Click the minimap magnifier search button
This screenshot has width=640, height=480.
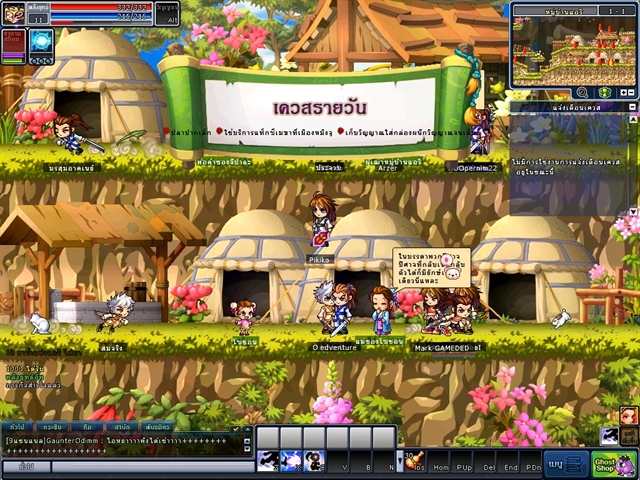click(x=580, y=92)
